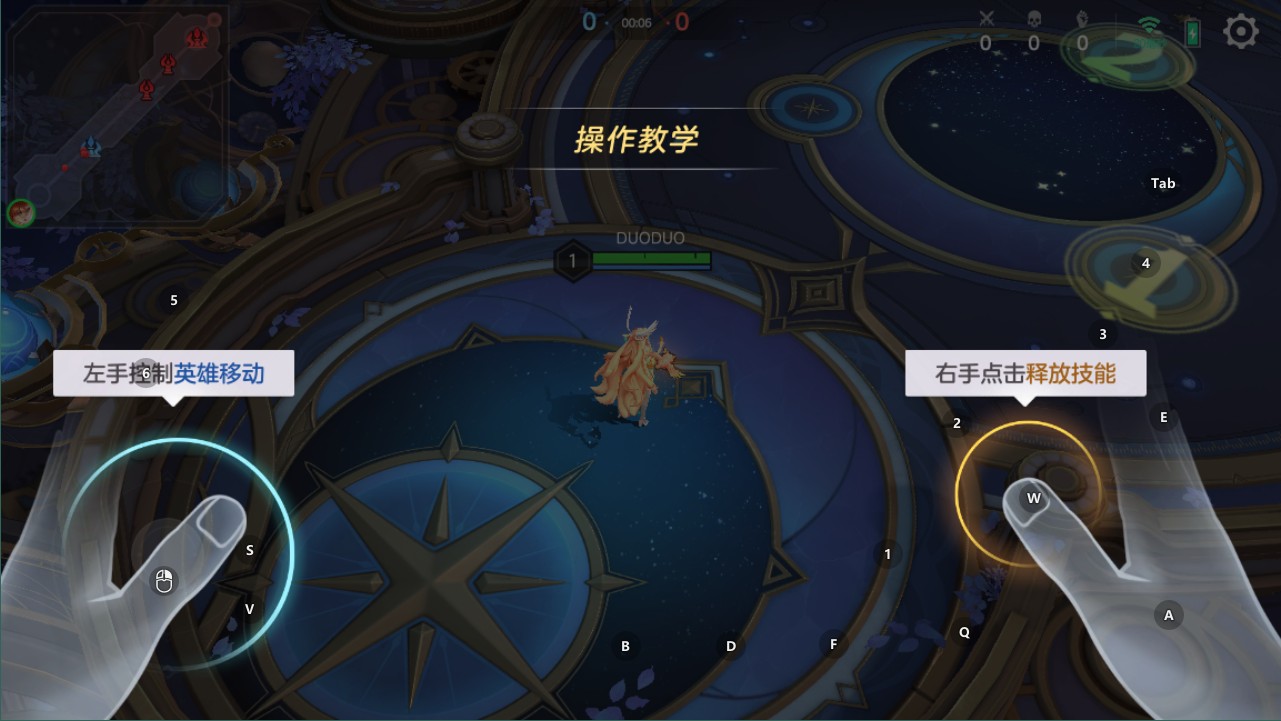Open the settings gear icon
The image size is (1281, 721).
tap(1240, 31)
